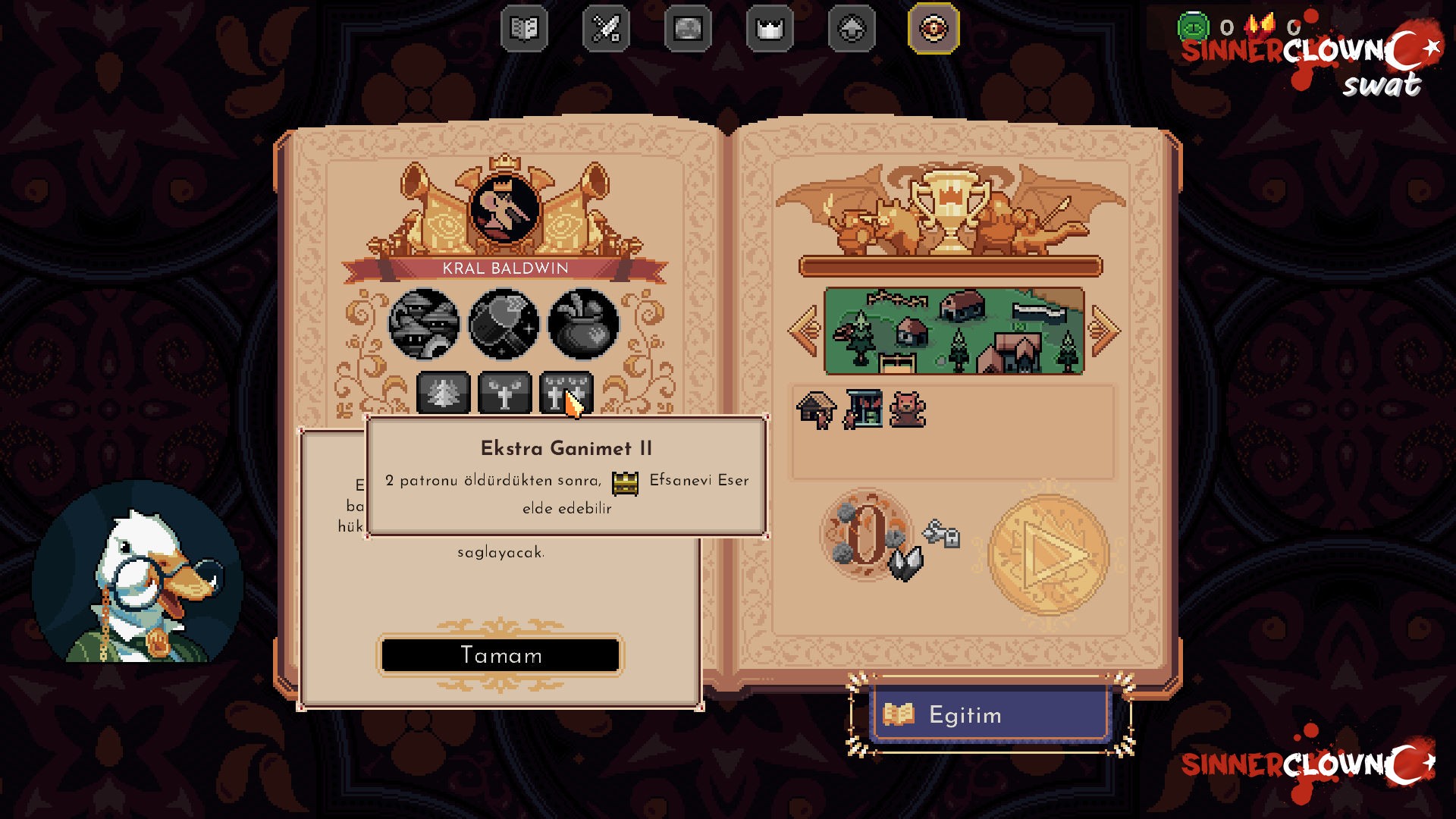Open the crossed swords tab
This screenshot has height=819, width=1456.
[x=606, y=29]
